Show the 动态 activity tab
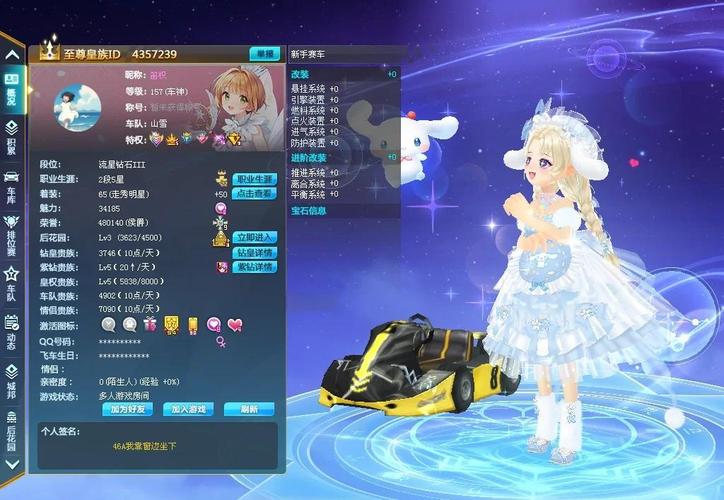The image size is (724, 500). pyautogui.click(x=11, y=334)
